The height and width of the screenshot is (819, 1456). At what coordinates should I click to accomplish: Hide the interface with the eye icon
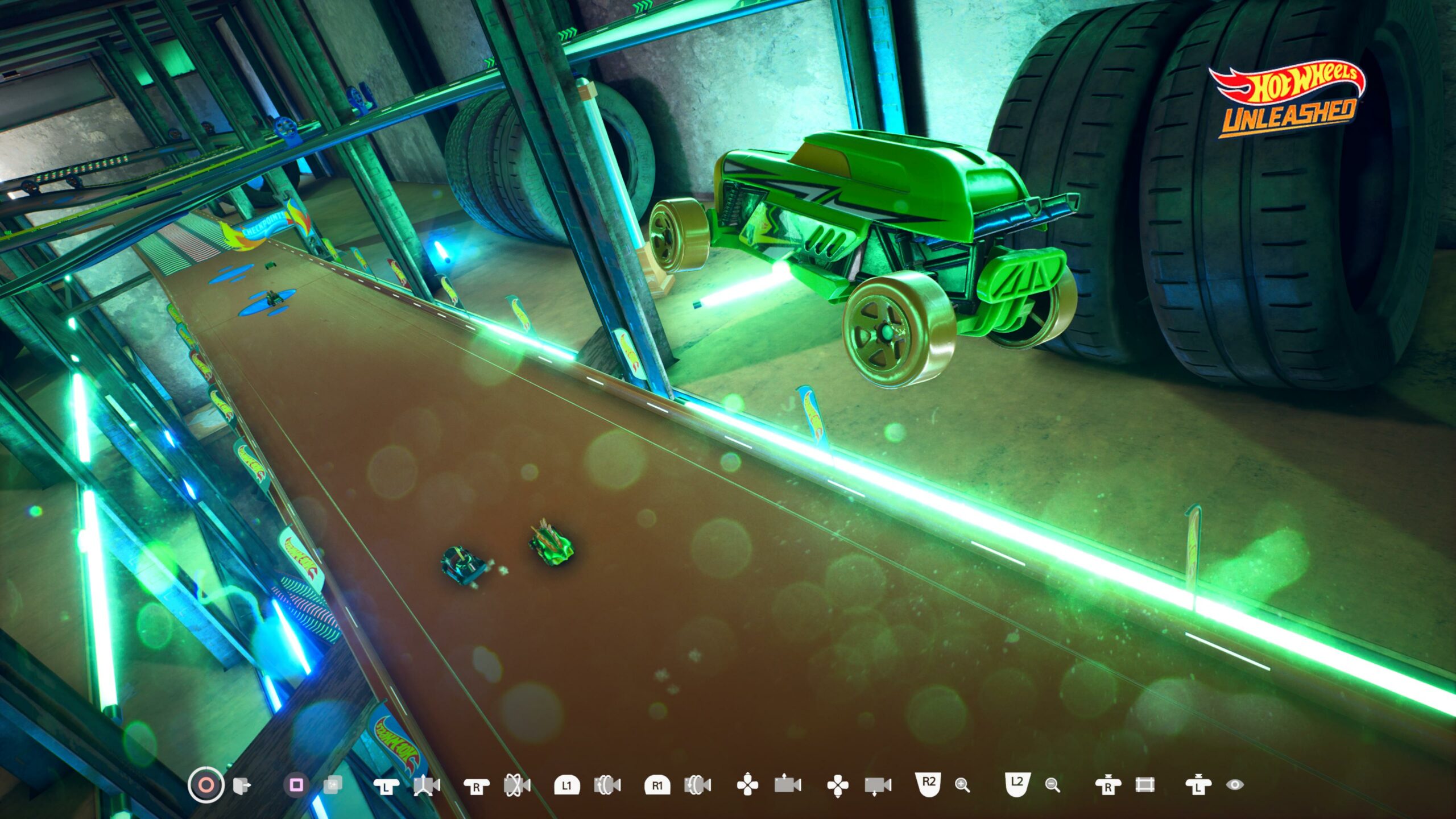[1235, 785]
